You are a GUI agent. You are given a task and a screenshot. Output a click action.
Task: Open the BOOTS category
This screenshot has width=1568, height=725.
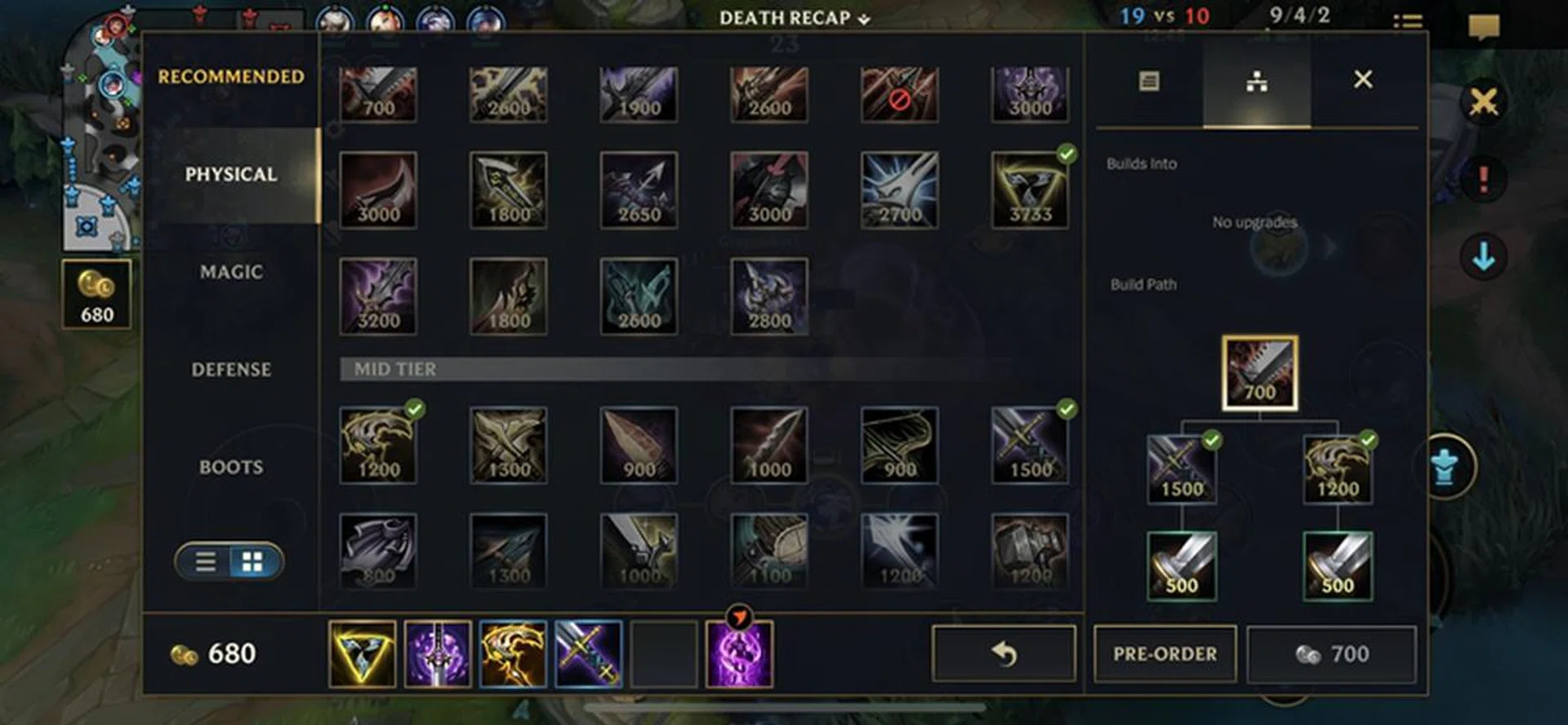pyautogui.click(x=231, y=467)
